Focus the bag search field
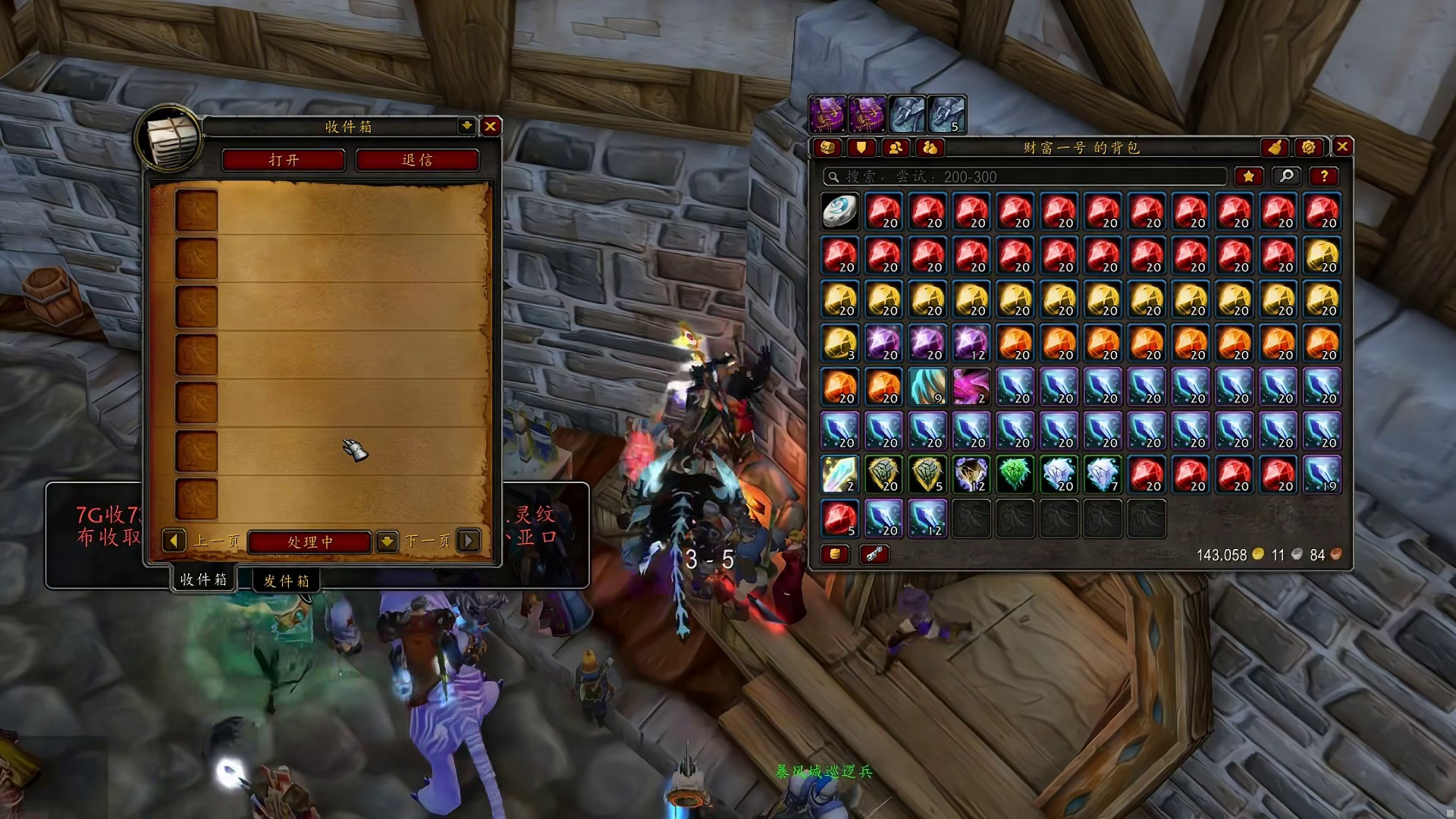 point(1024,177)
